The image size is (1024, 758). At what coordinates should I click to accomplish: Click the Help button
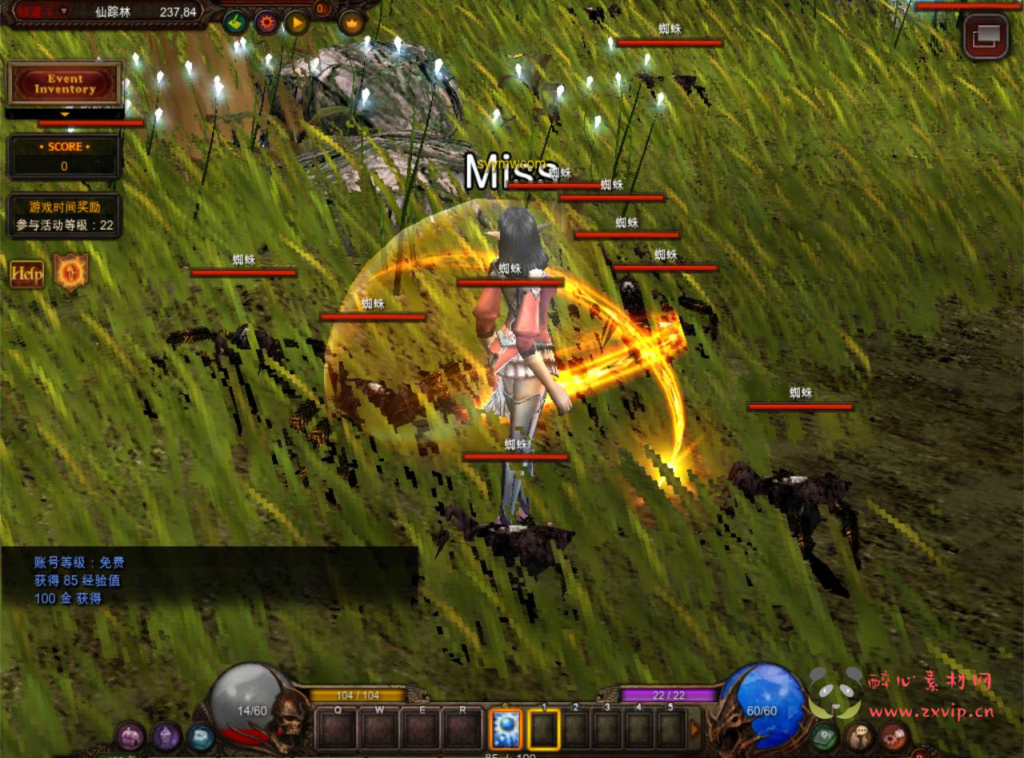tap(27, 274)
